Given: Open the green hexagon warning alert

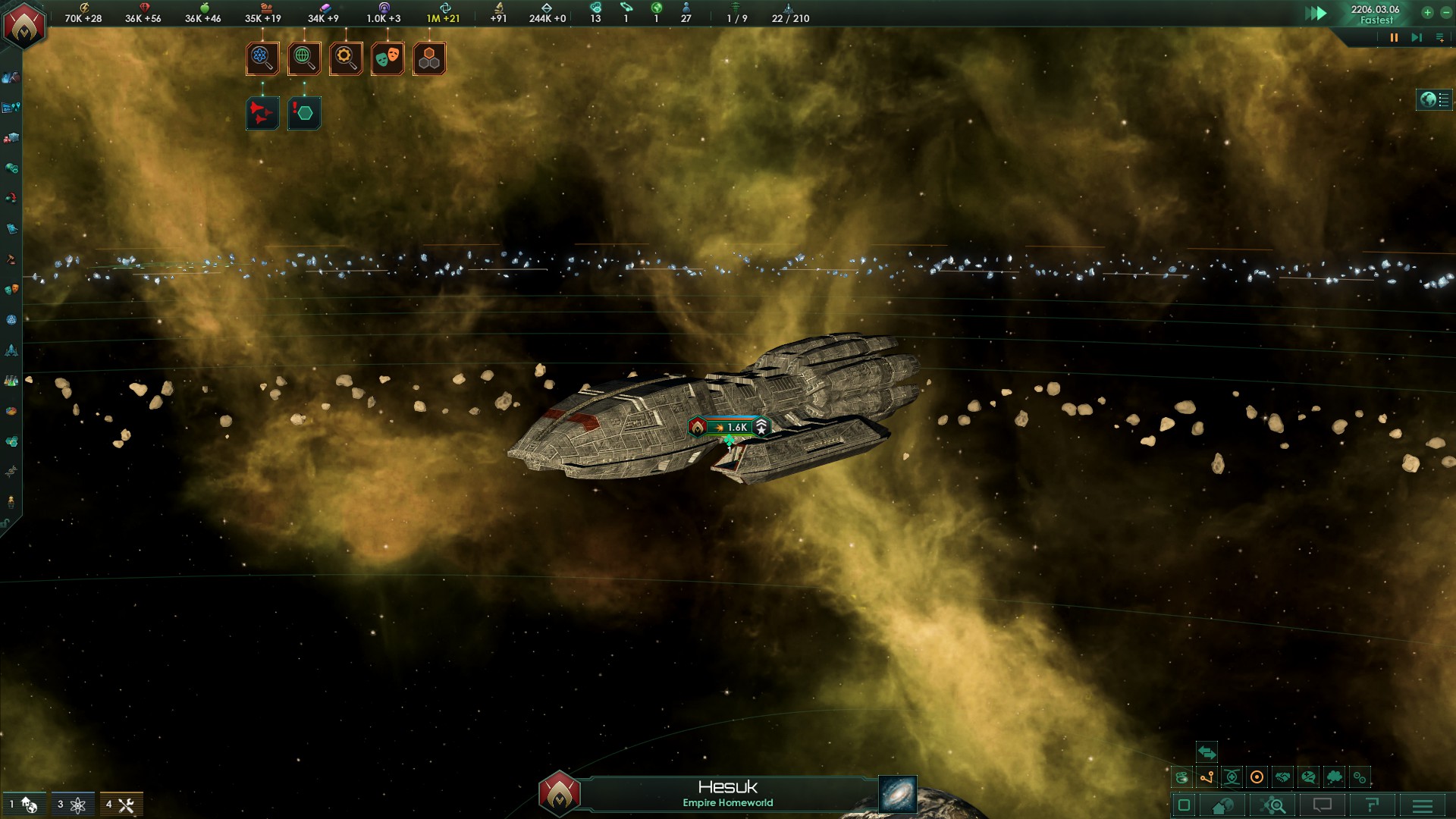Looking at the screenshot, I should click(304, 113).
